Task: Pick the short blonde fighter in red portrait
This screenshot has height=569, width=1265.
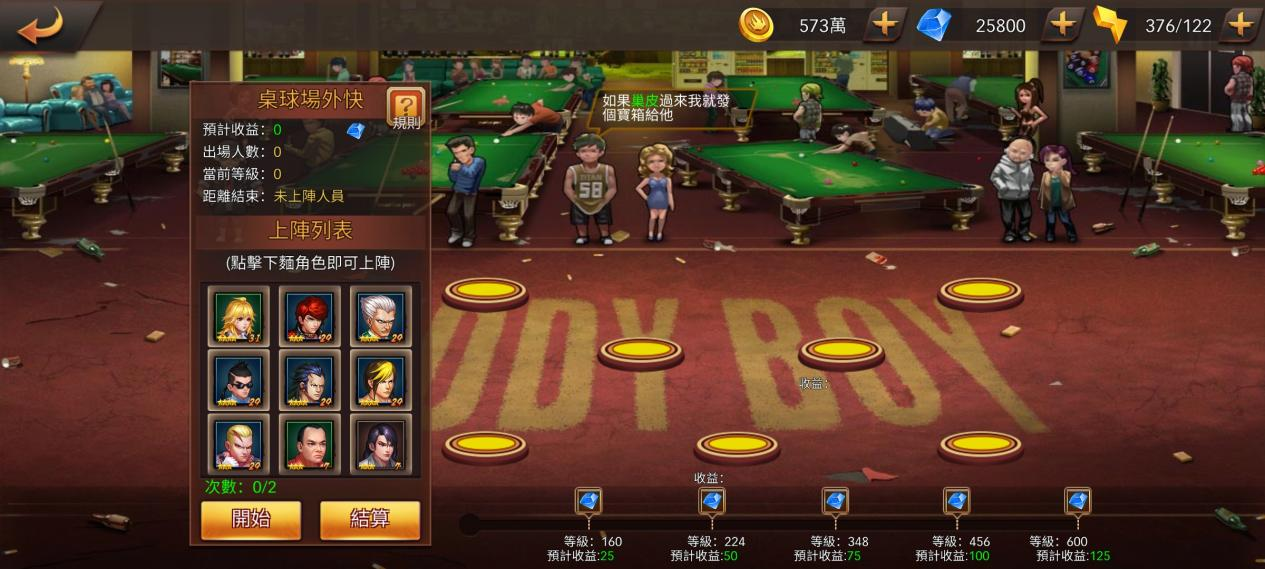Action: pos(239,444)
